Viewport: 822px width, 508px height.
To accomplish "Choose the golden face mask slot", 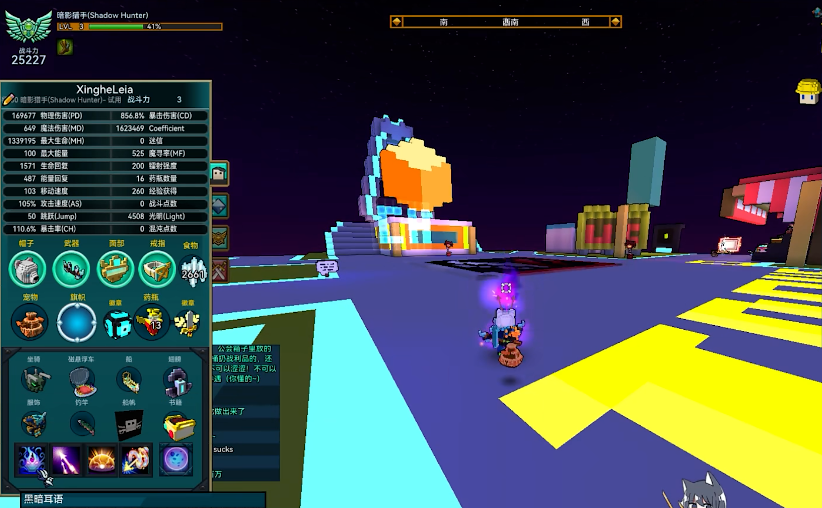I will pyautogui.click(x=115, y=268).
